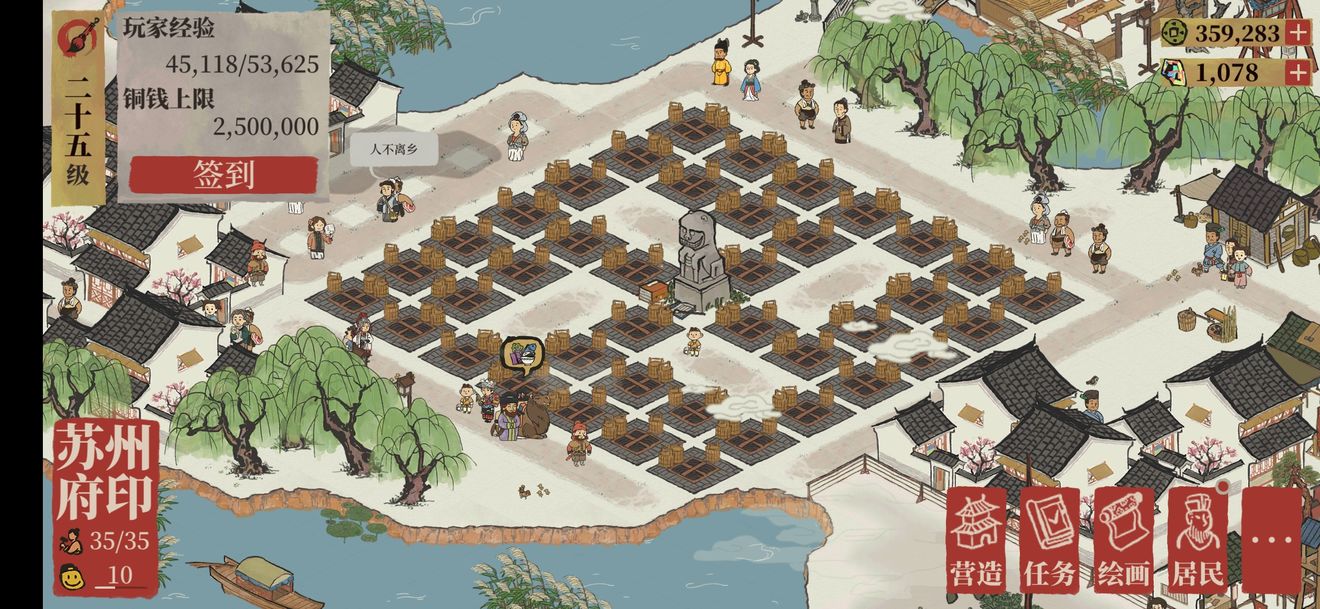Open the 居民 residents menu
The image size is (1320, 609).
point(1197,540)
